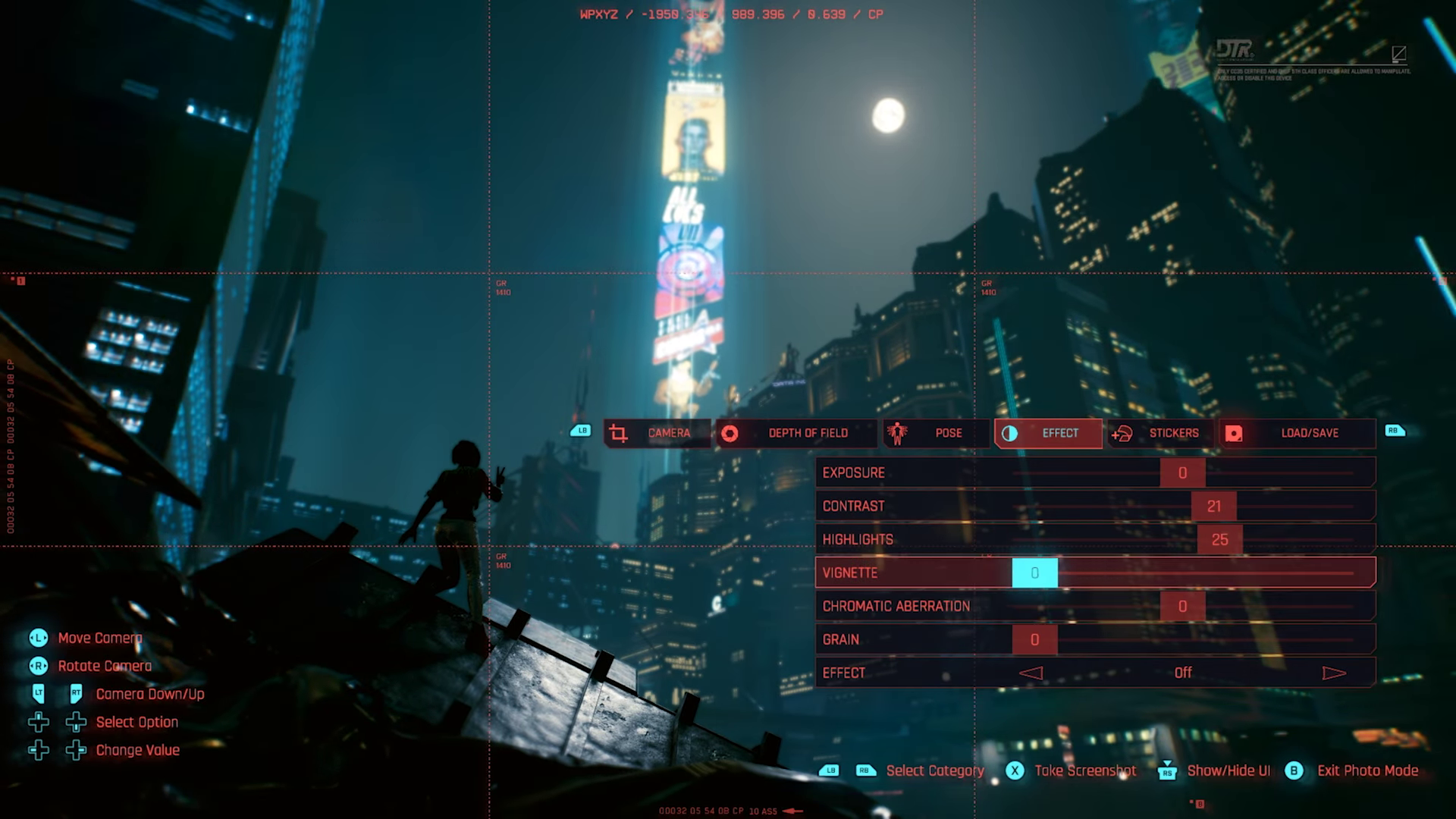The image size is (1456, 819).
Task: Choose the Effect tab
Action: 1048,433
